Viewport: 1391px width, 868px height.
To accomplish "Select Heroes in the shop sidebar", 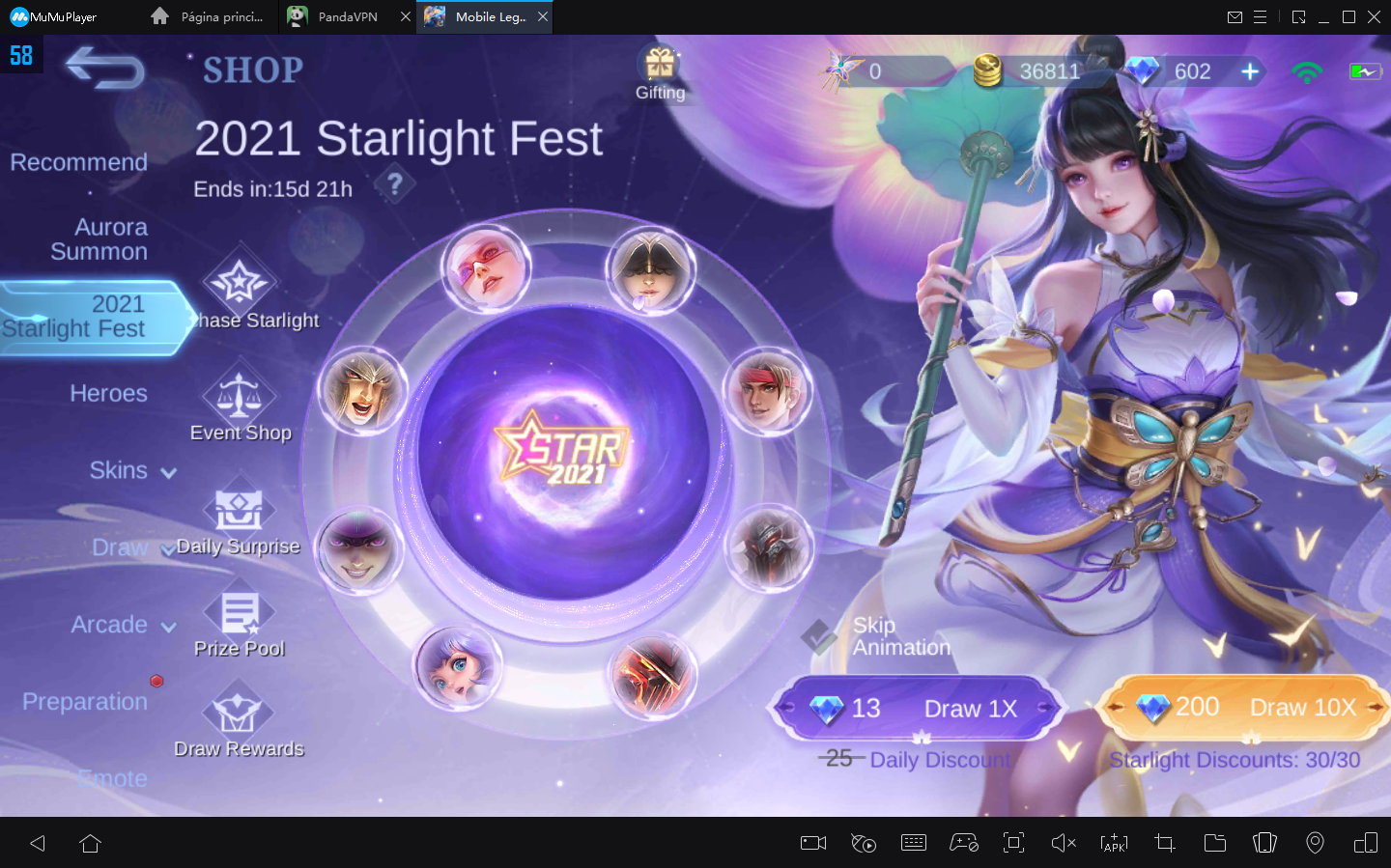I will point(108,393).
